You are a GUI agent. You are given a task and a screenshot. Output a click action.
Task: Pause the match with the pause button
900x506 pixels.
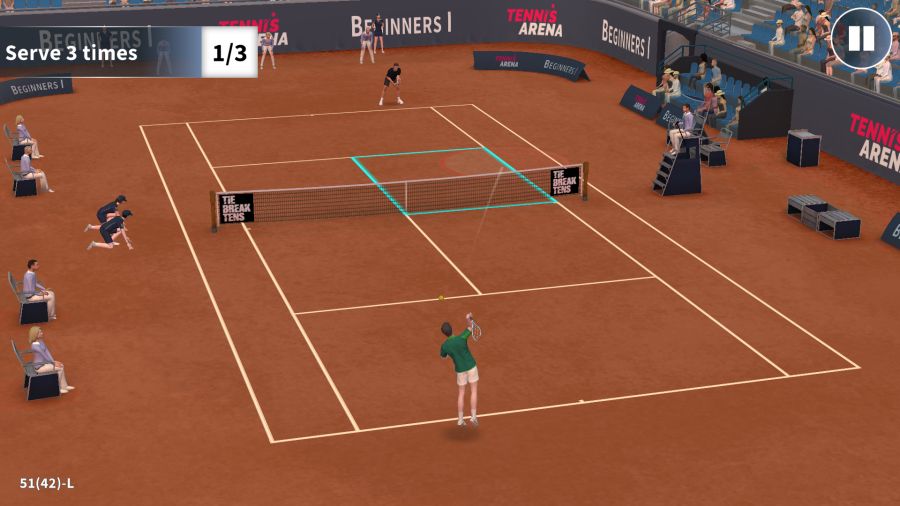tap(861, 39)
